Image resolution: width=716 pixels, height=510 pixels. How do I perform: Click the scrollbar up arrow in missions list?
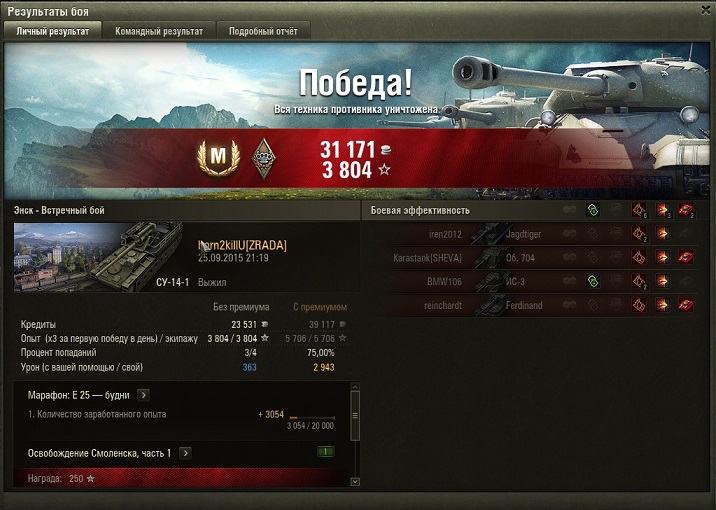pos(354,387)
